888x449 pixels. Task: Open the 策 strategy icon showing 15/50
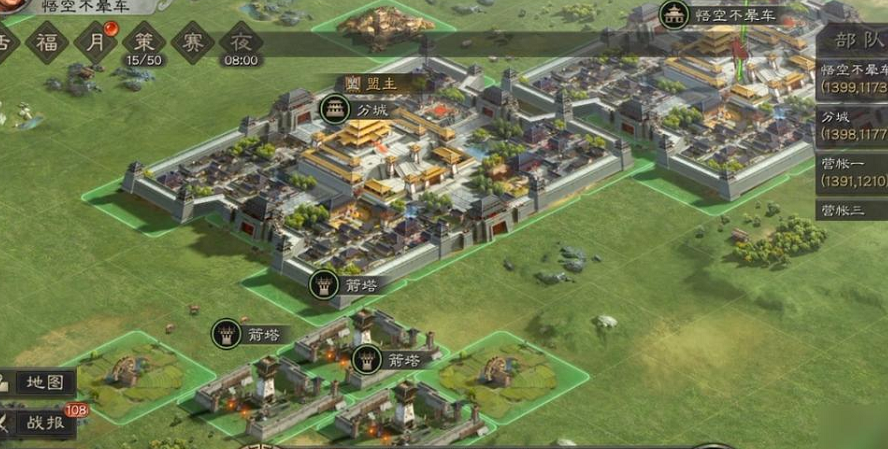click(143, 43)
